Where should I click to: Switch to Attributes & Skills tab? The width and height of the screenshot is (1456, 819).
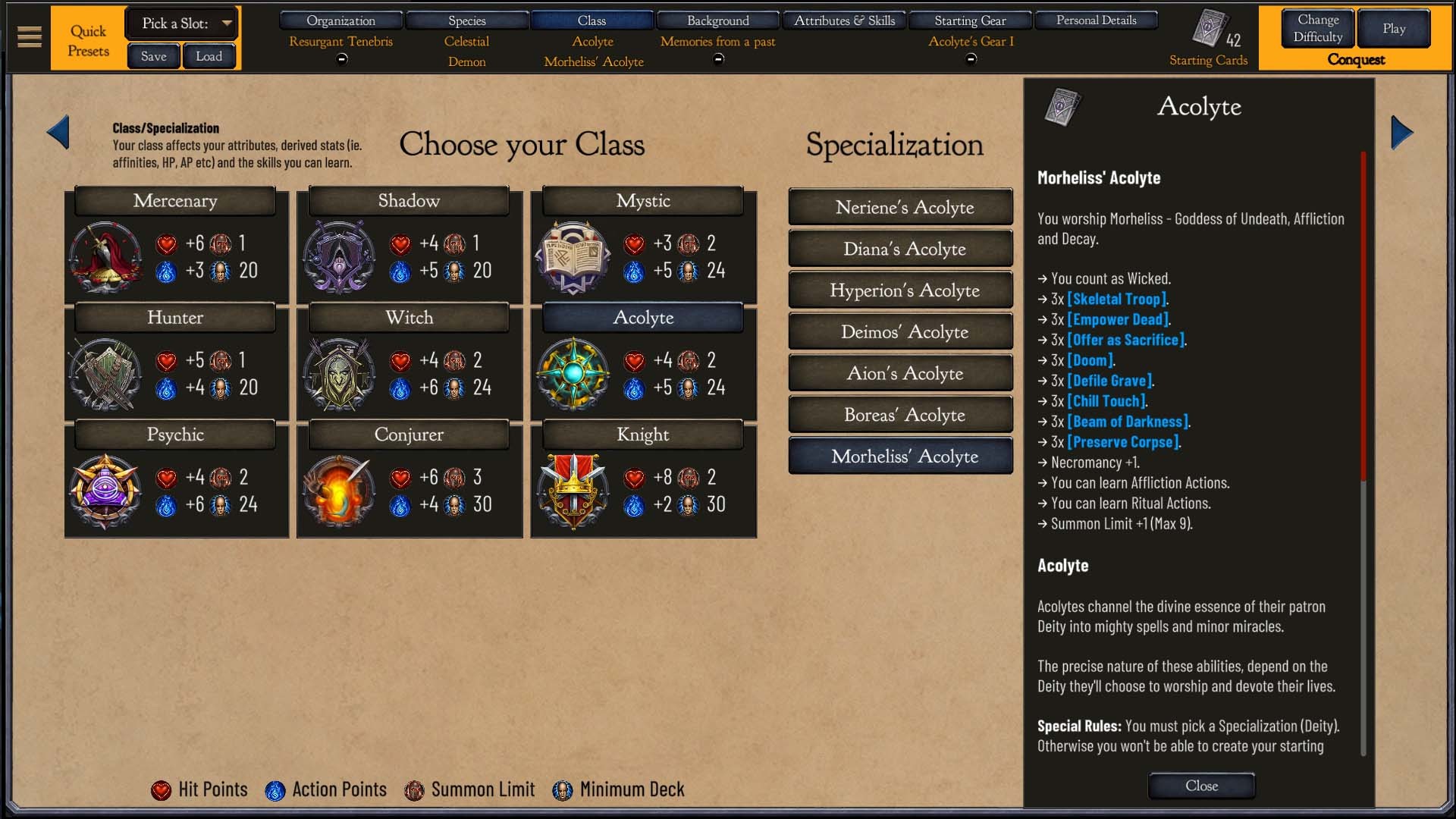[x=844, y=20]
